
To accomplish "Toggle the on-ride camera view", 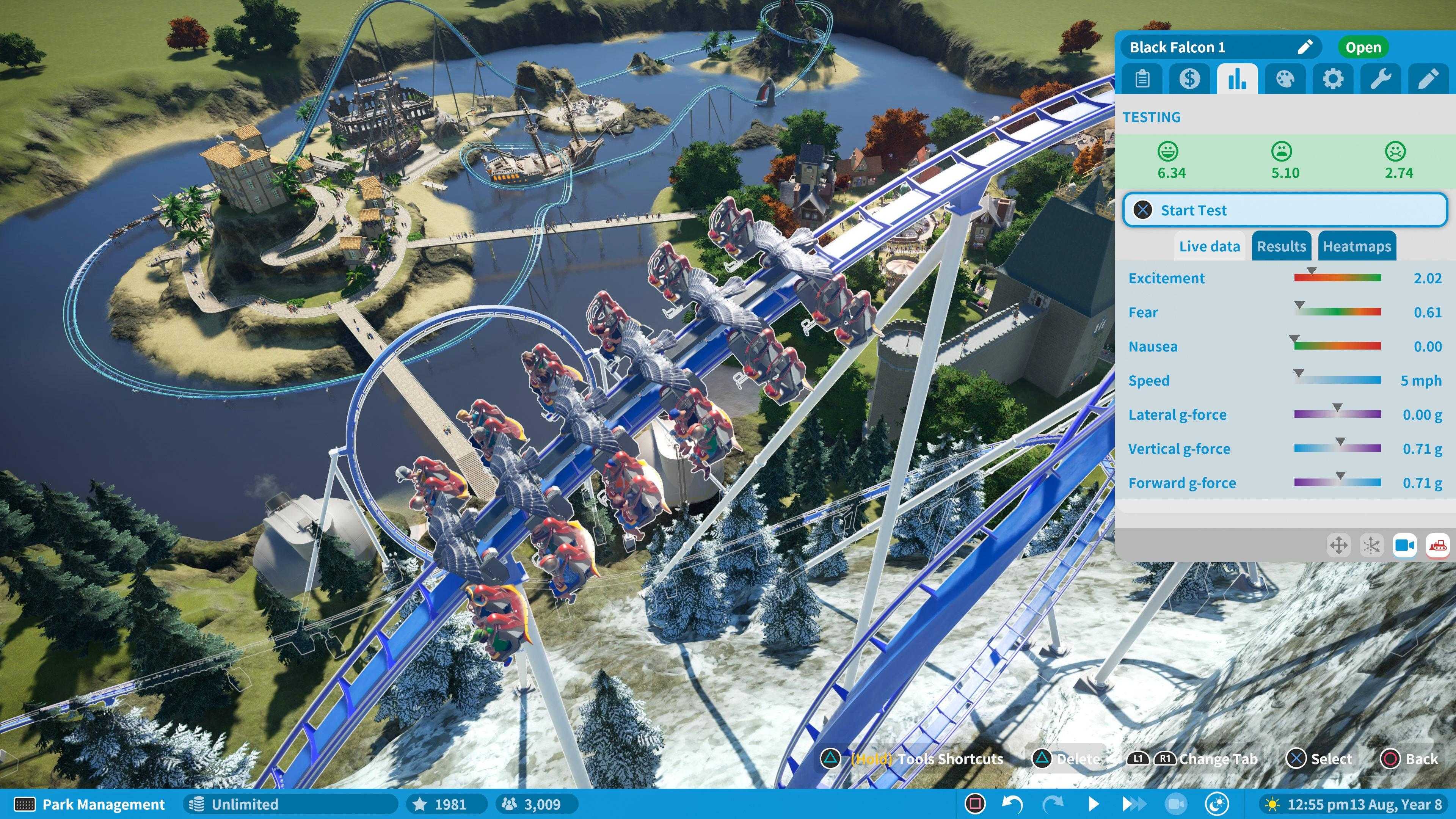I will point(1405,546).
